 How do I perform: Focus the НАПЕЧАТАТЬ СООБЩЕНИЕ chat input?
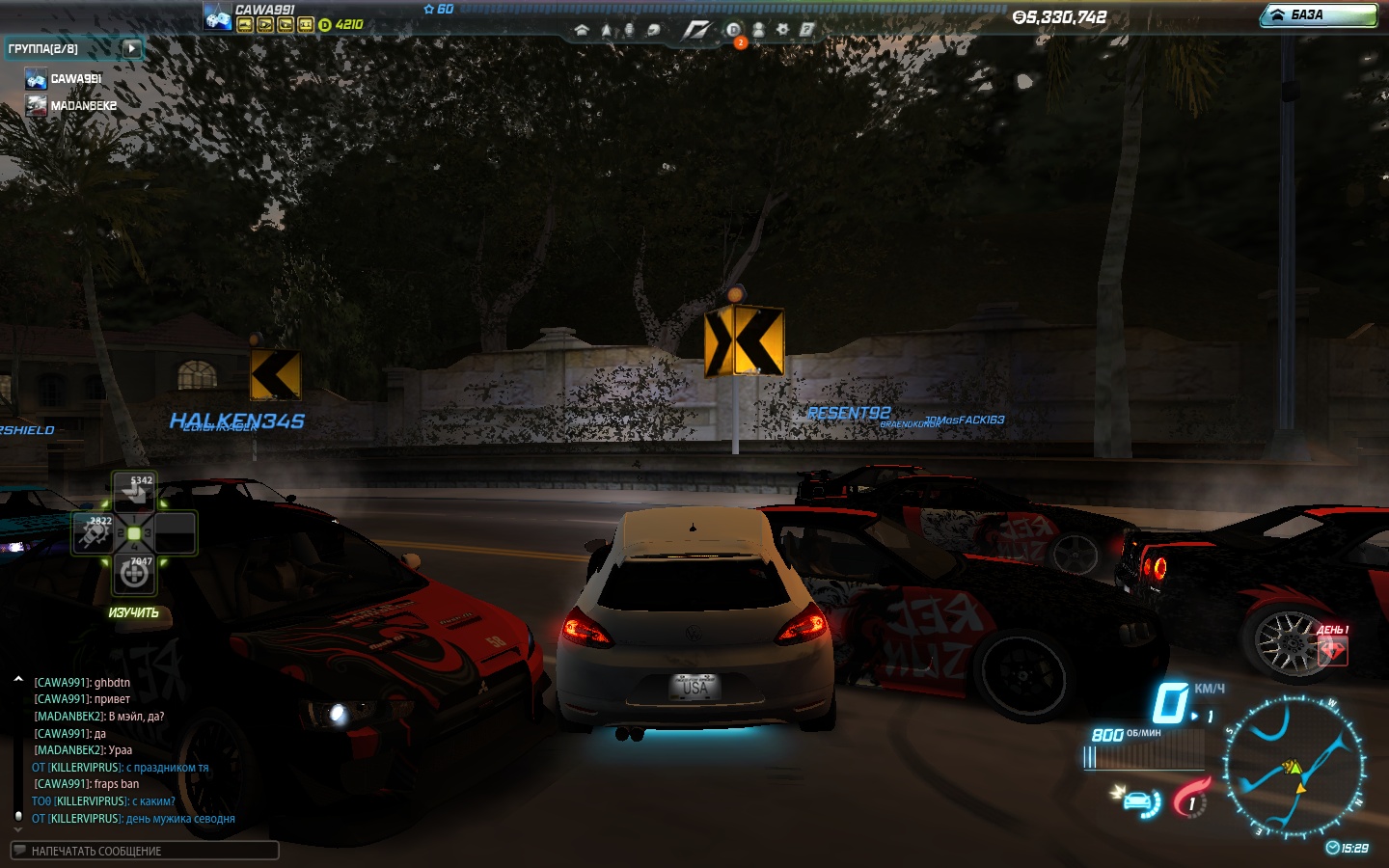(145, 851)
